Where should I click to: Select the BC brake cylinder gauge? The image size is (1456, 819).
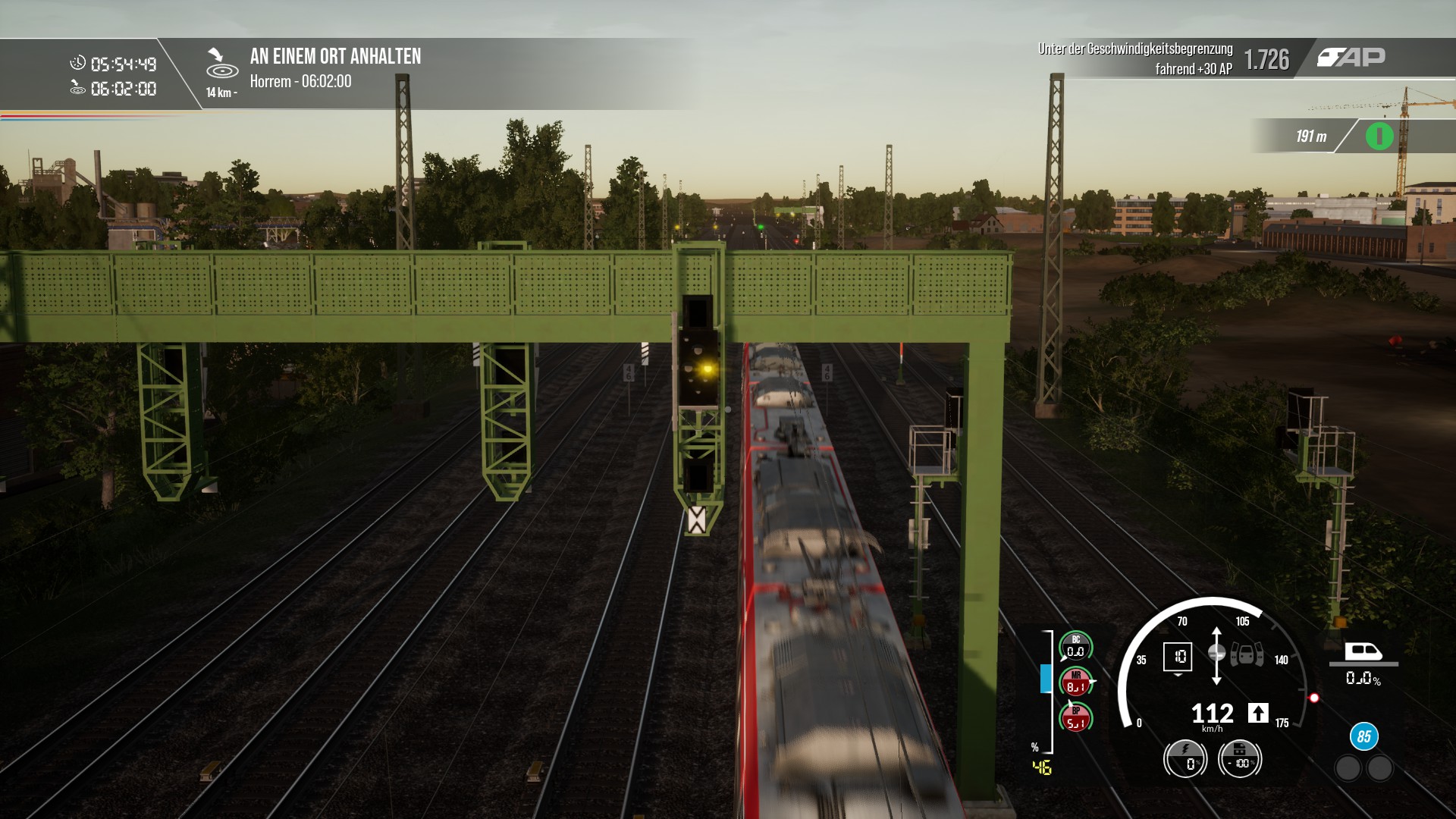click(1075, 647)
